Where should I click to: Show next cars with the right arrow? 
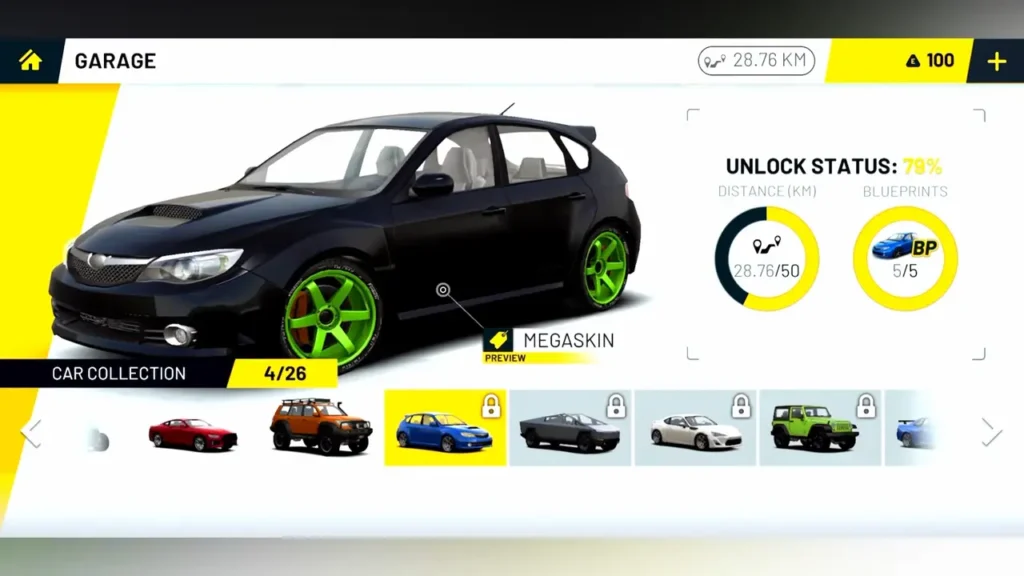tap(990, 432)
